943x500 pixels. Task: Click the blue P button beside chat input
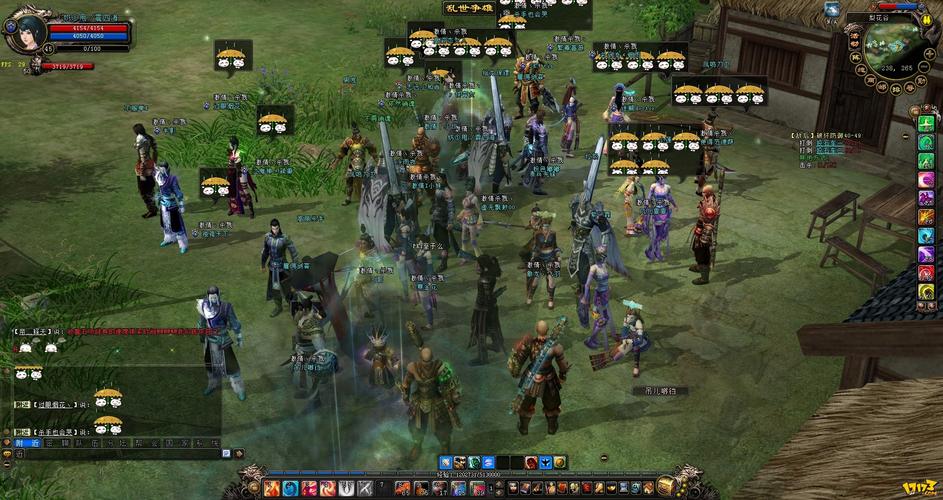pos(226,453)
